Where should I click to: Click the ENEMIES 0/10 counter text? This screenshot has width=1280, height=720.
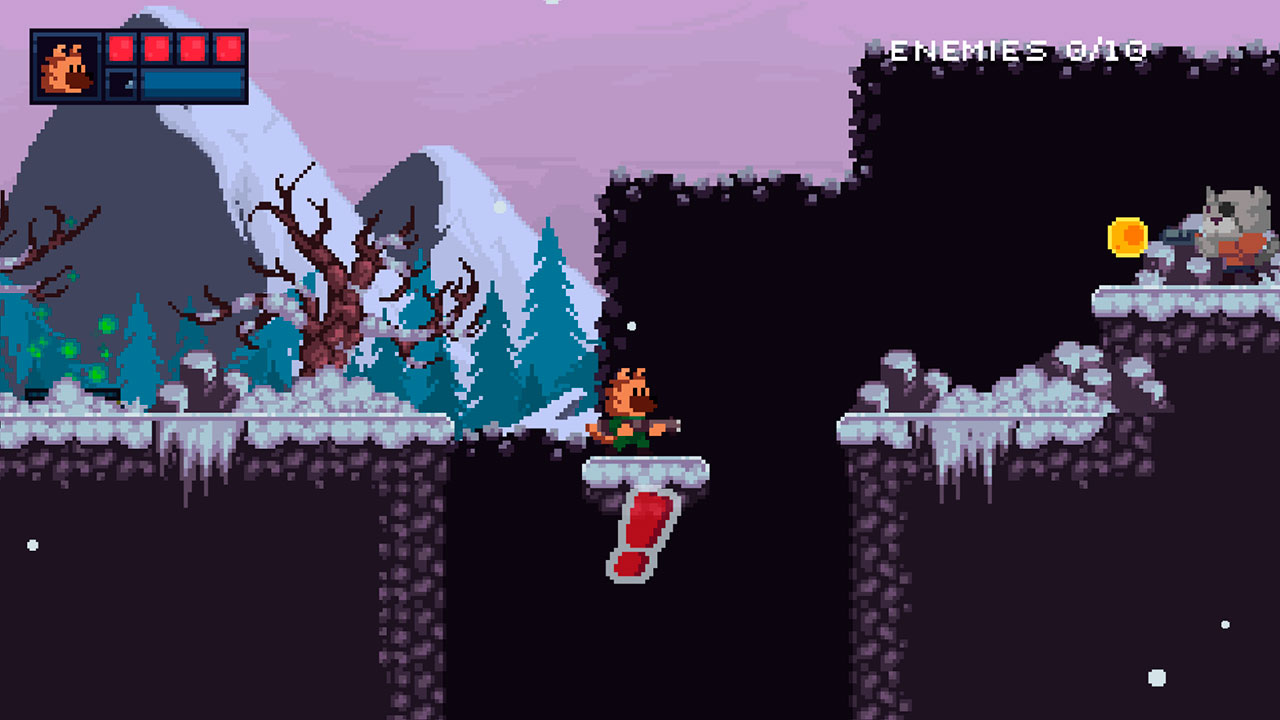pyautogui.click(x=1019, y=48)
